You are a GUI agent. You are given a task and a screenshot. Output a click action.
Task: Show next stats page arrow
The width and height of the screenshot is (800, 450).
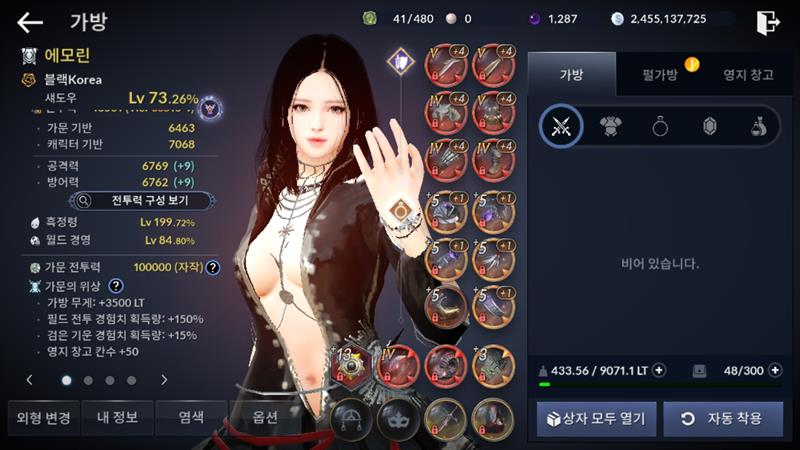164,380
